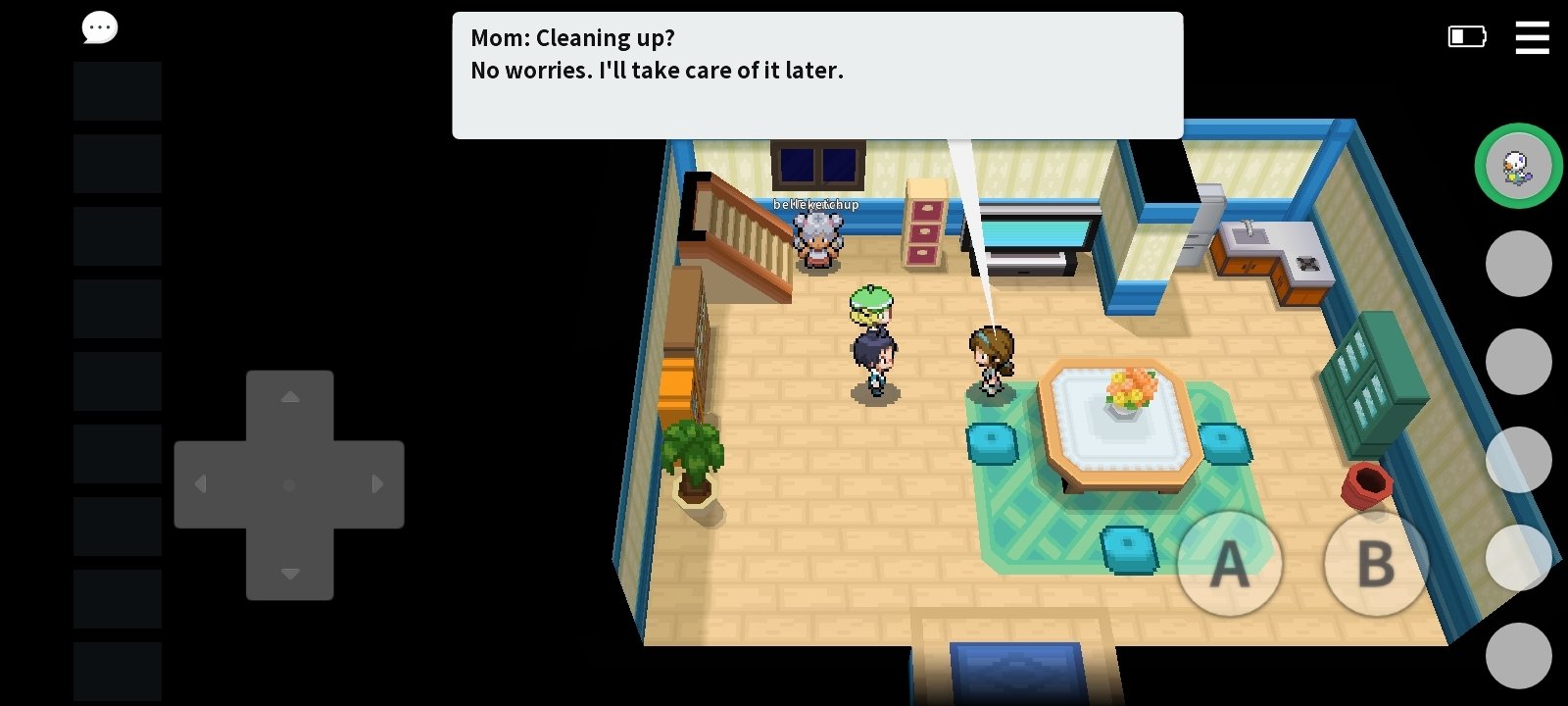Open the hamburger menu
The height and width of the screenshot is (706, 1568).
pyautogui.click(x=1532, y=37)
